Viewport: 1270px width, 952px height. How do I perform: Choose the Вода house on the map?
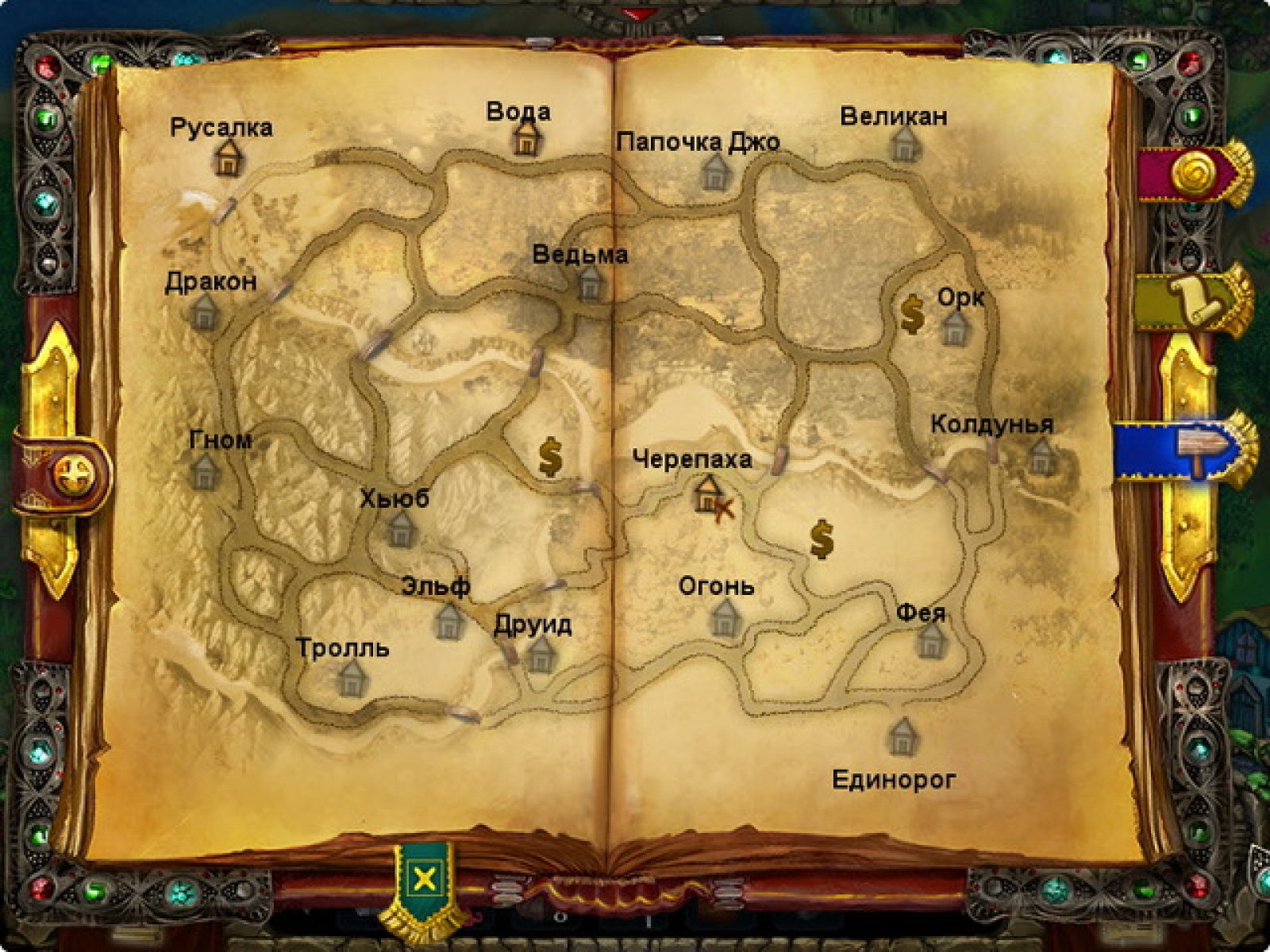[525, 138]
